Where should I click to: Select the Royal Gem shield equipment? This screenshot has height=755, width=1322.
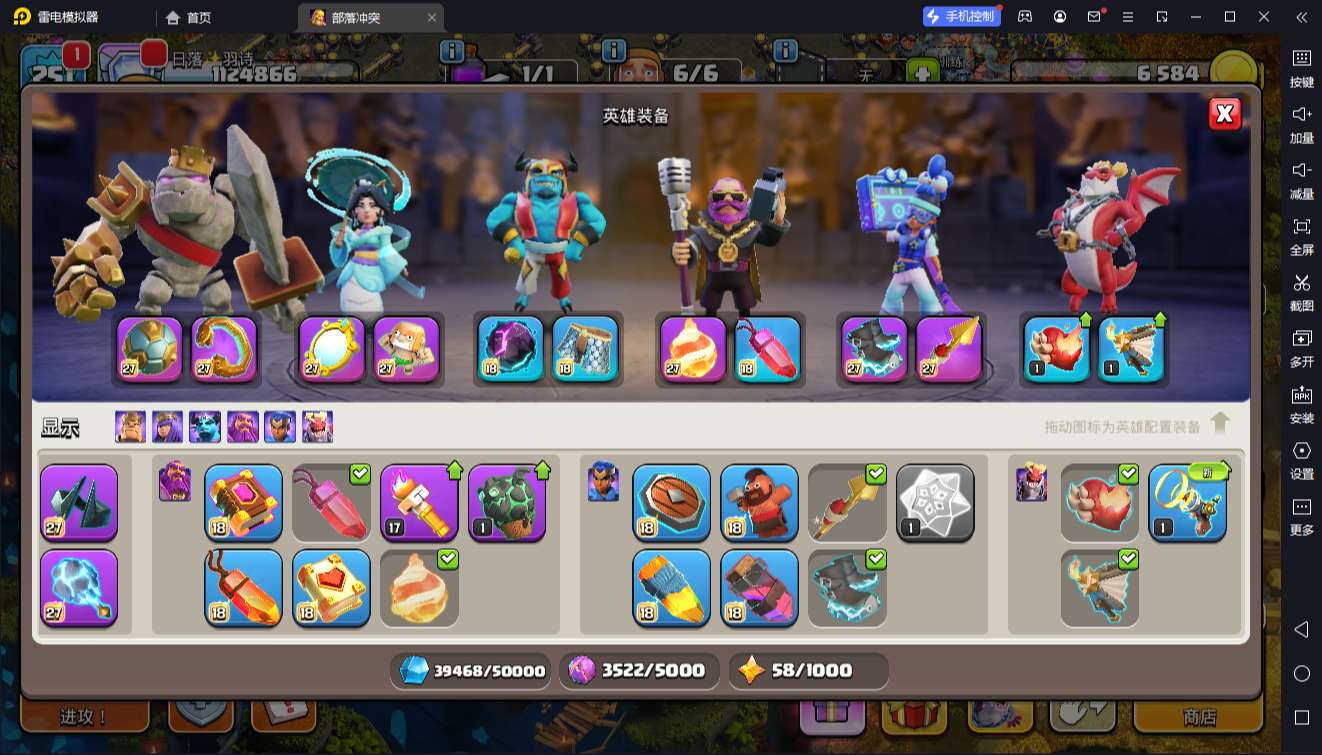[x=672, y=502]
